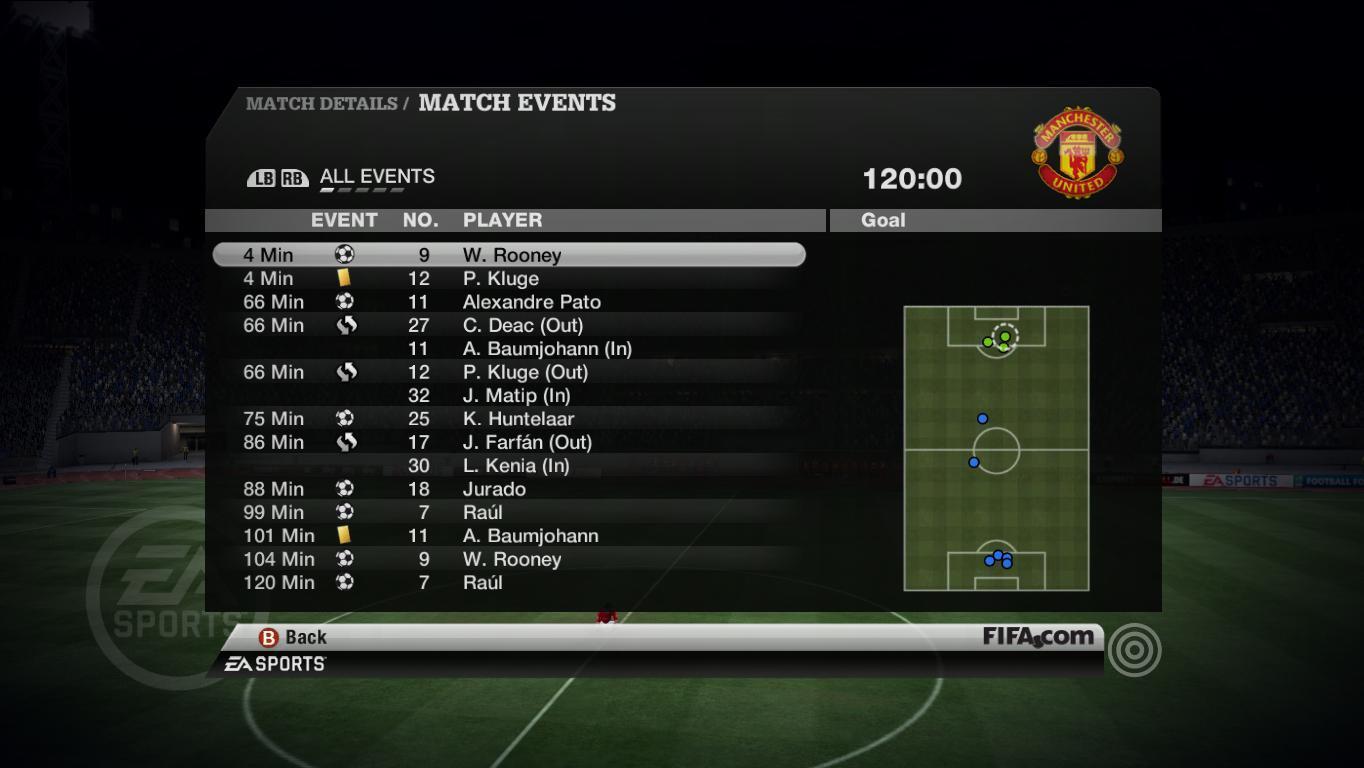Select the C. Deac (Out) substitution row
The width and height of the screenshot is (1364, 768).
click(x=509, y=325)
